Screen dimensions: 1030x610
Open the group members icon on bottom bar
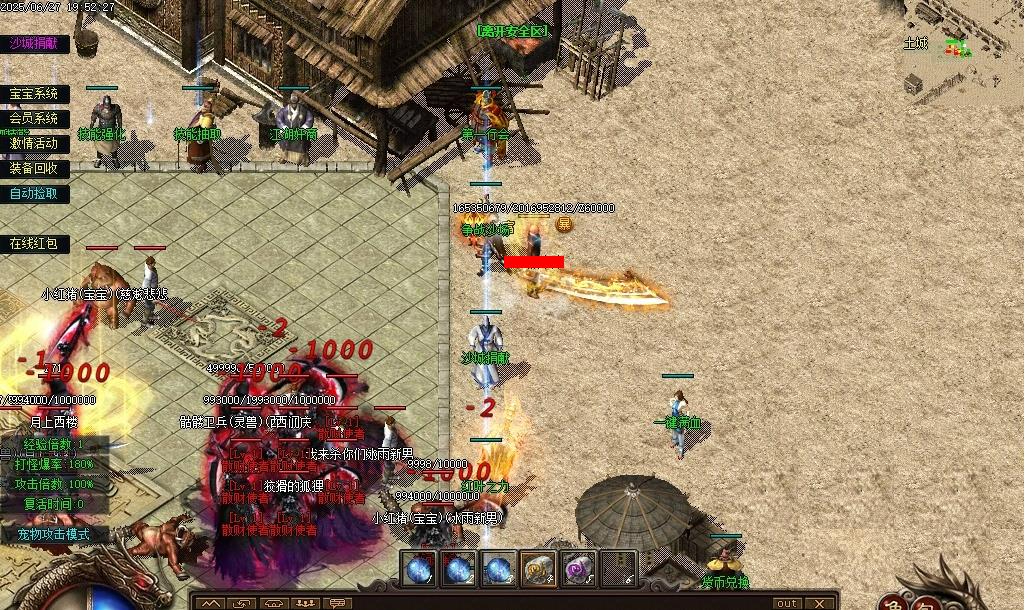pos(305,603)
